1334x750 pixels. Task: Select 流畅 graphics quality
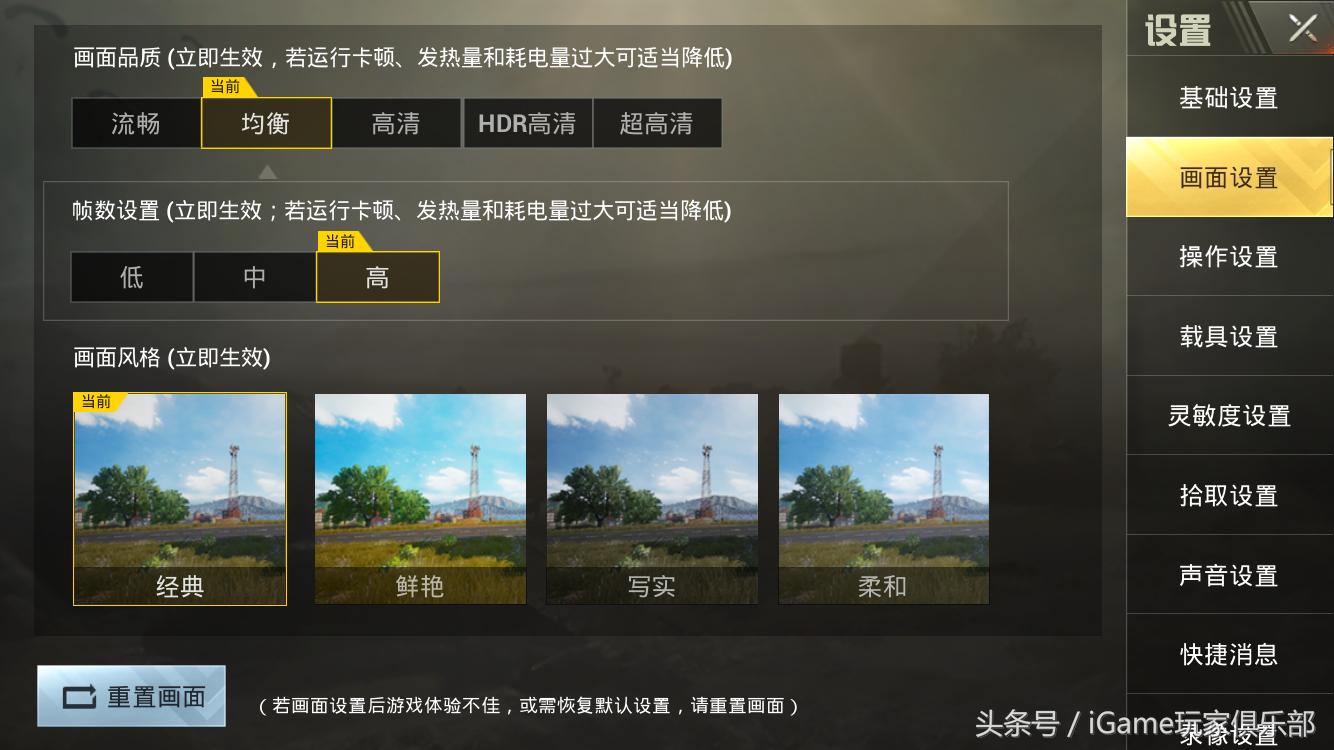(x=136, y=122)
